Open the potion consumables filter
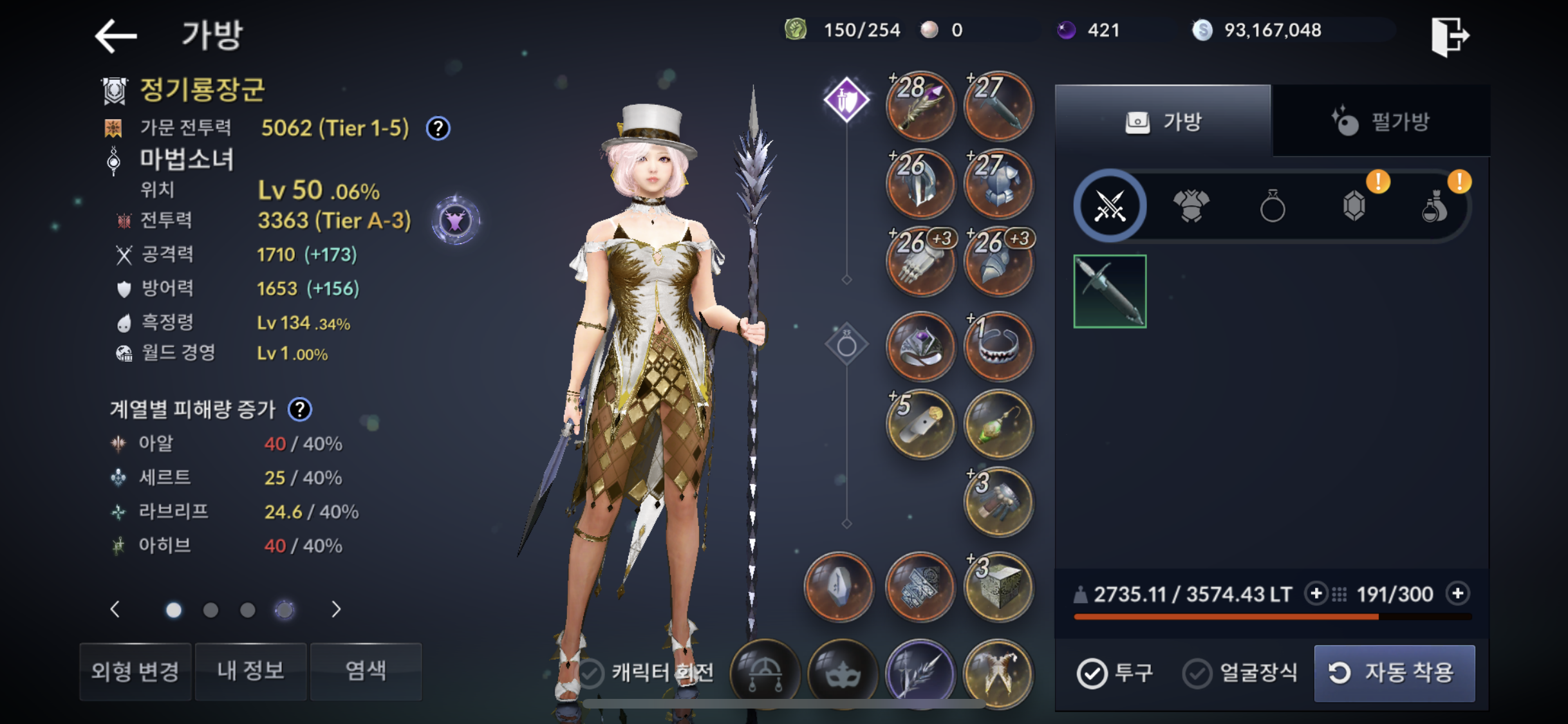 tap(1434, 207)
